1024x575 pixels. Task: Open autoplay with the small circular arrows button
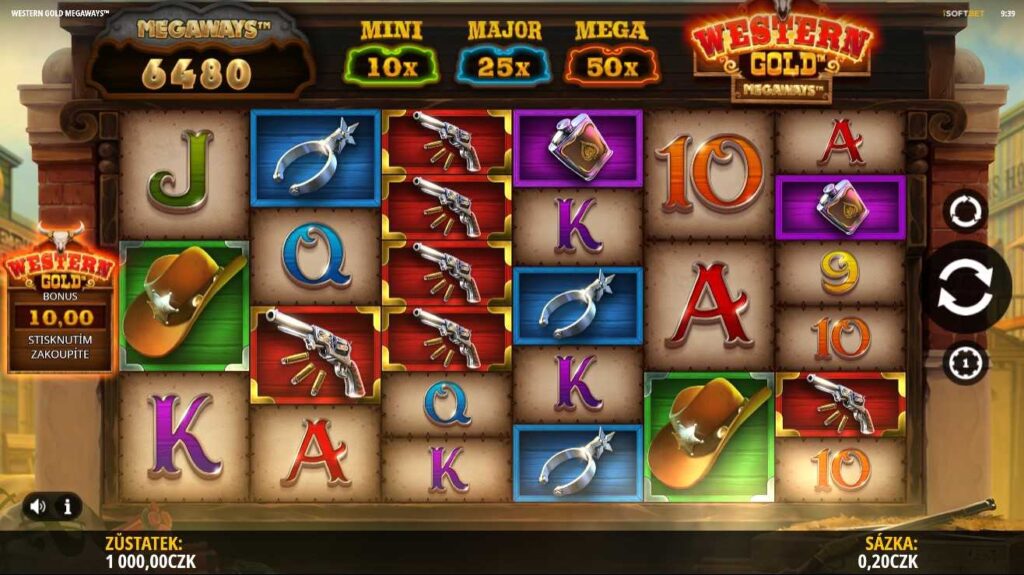point(966,211)
